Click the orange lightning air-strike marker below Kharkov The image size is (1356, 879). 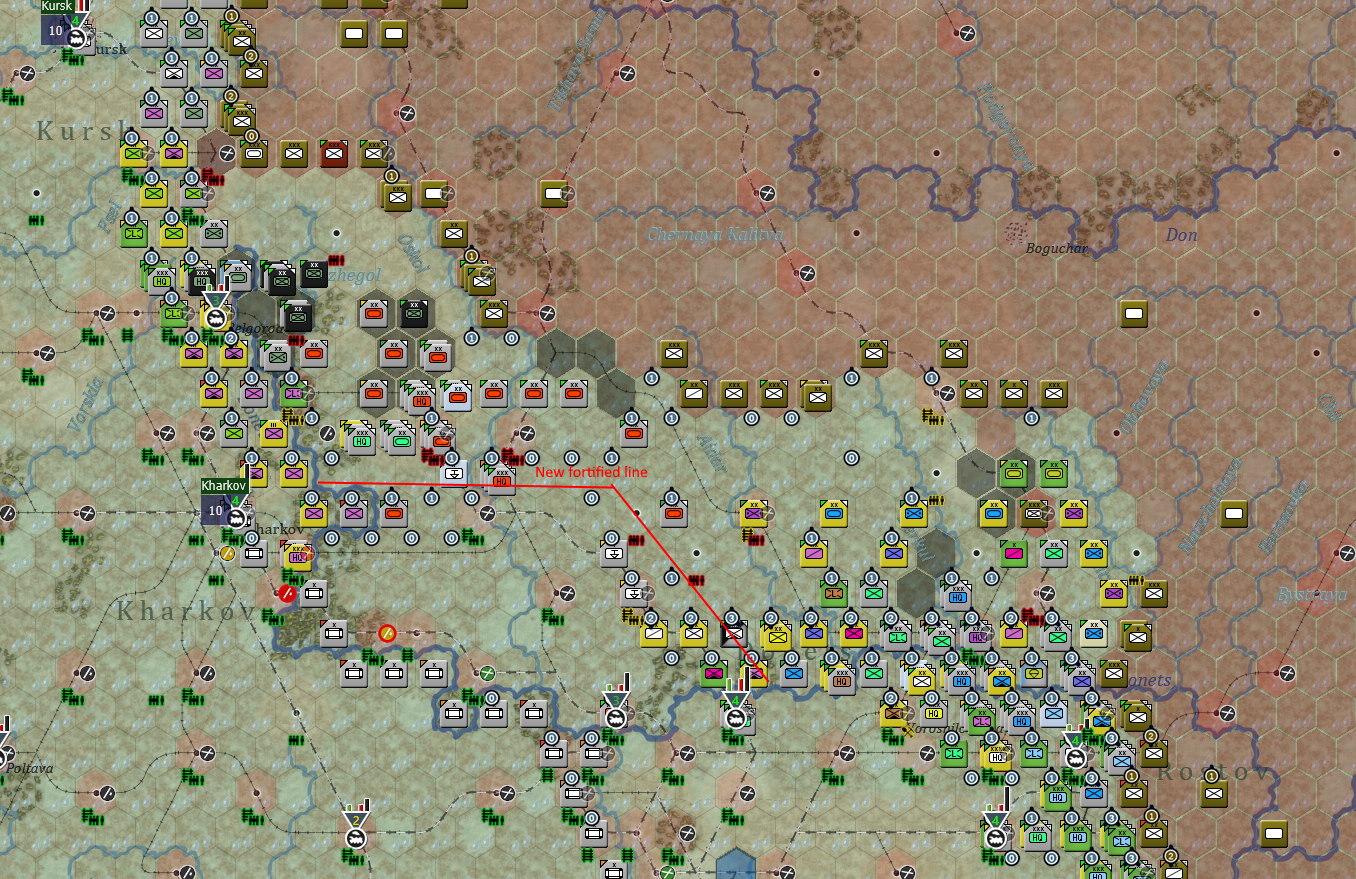(x=387, y=634)
